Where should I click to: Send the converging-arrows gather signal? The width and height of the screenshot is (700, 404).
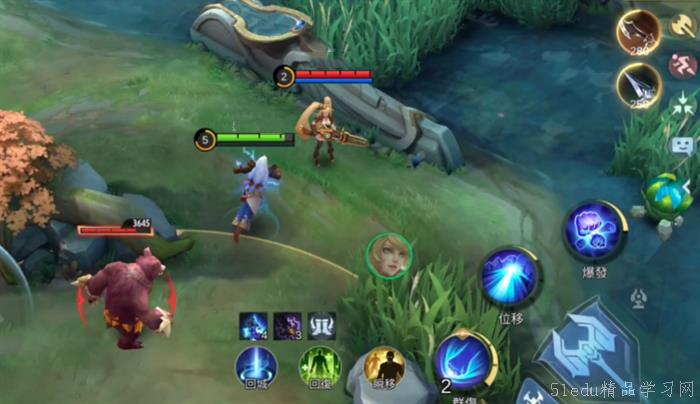pyautogui.click(x=683, y=103)
